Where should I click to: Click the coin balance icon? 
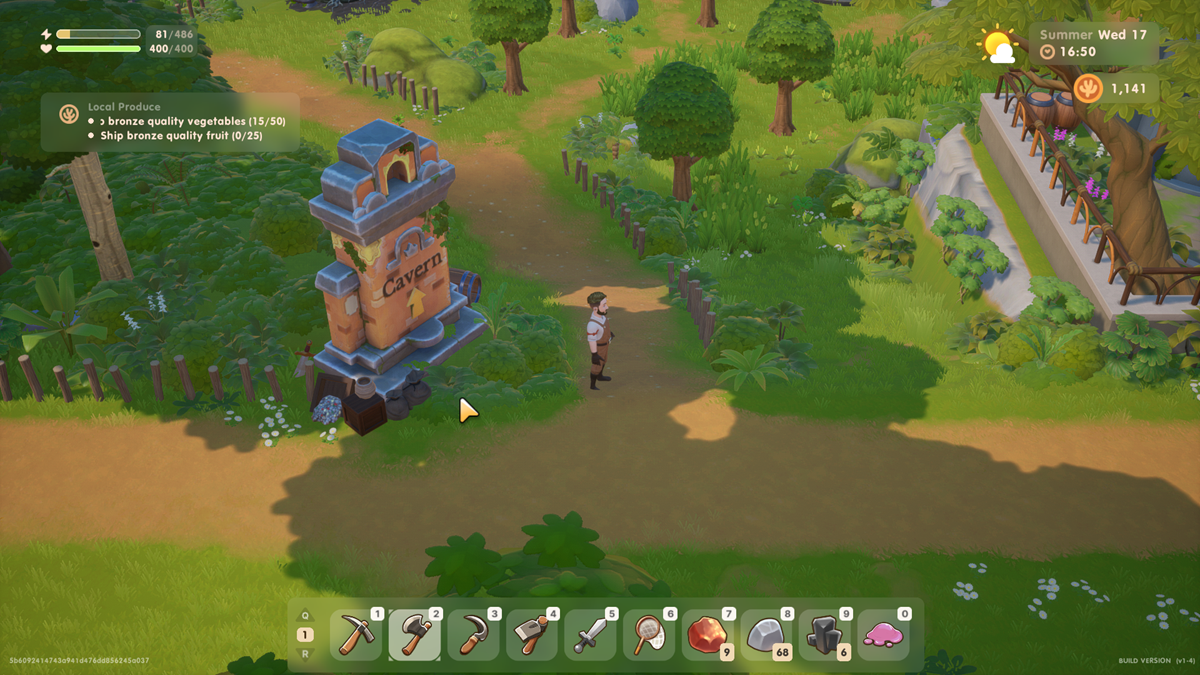pos(1088,88)
